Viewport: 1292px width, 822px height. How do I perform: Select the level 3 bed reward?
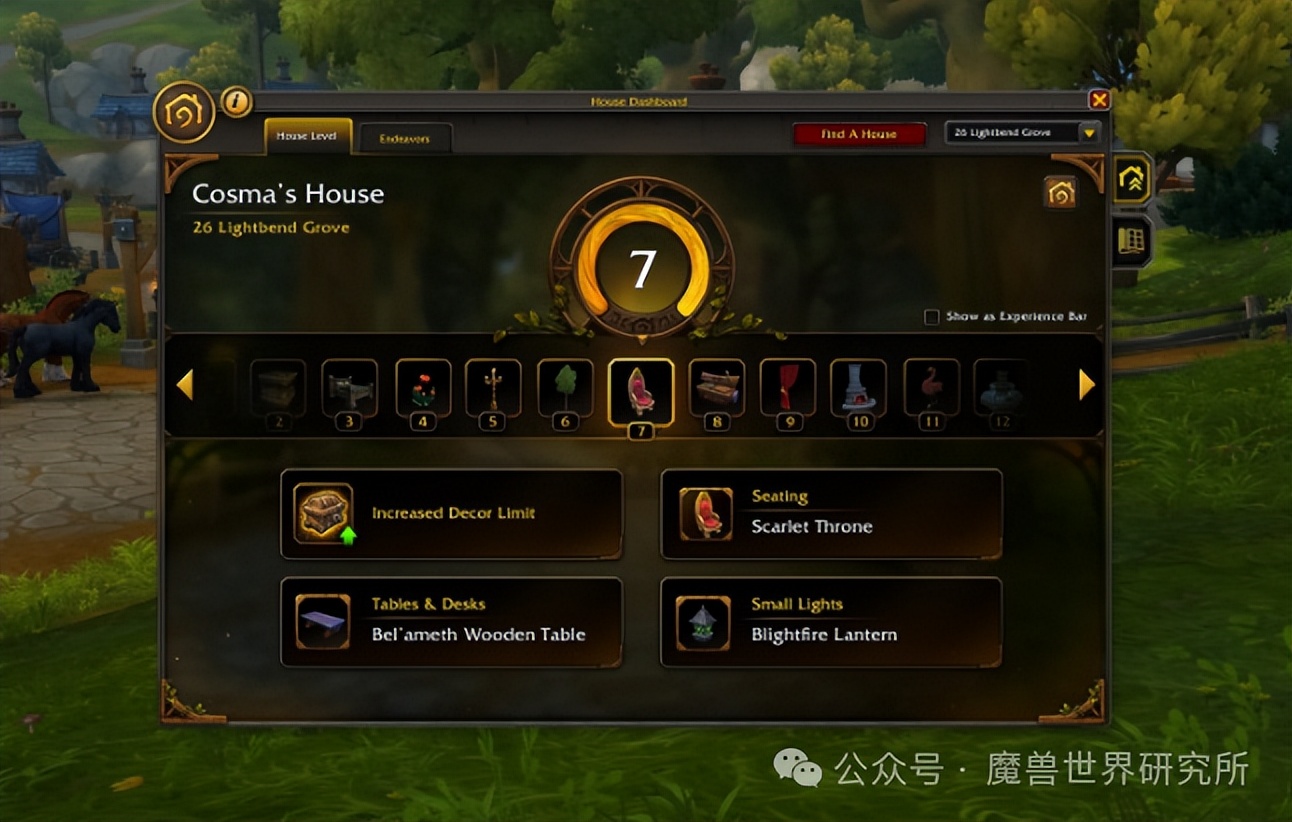[x=349, y=388]
